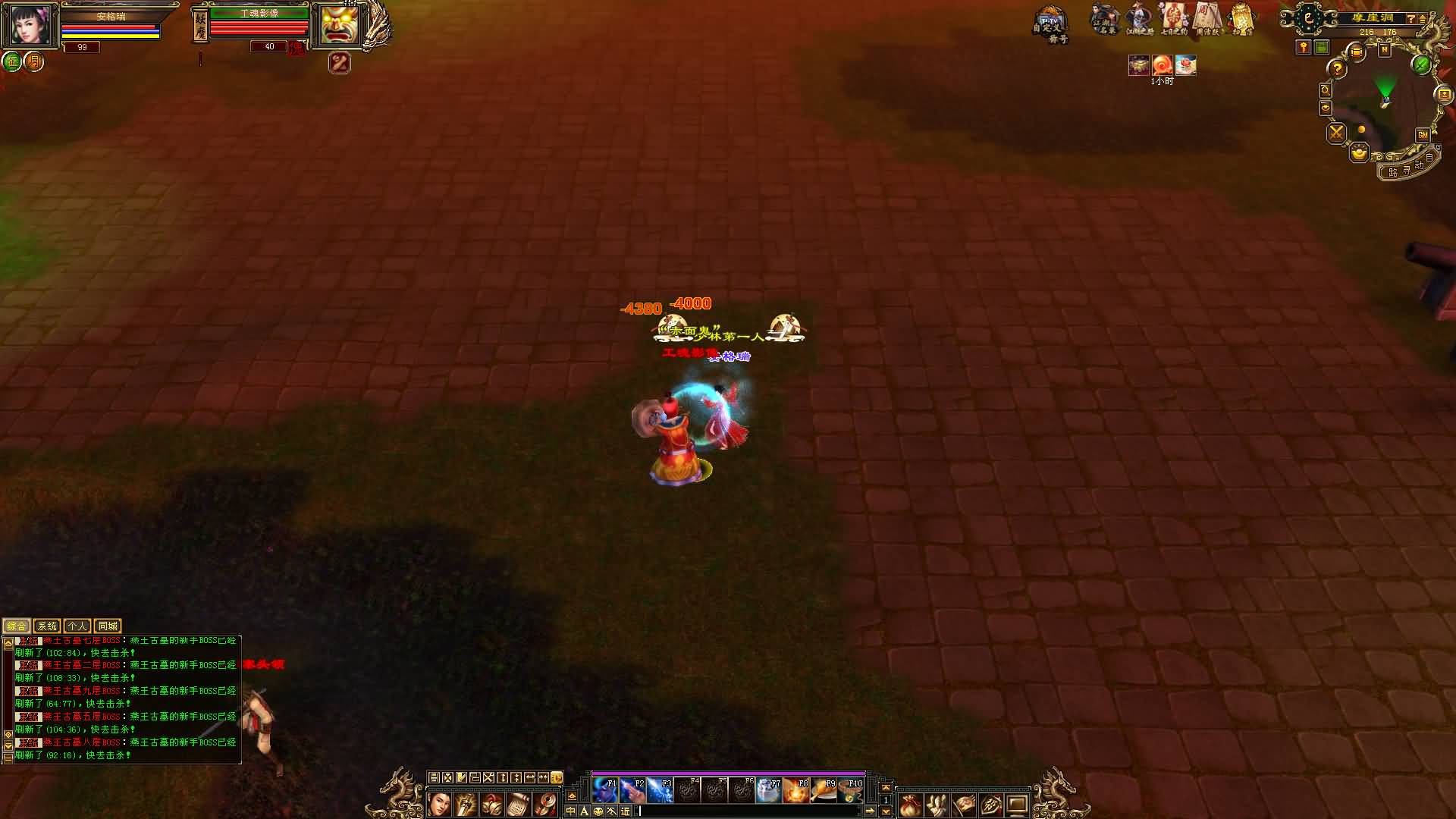Open the GM button on minimap

1422,135
